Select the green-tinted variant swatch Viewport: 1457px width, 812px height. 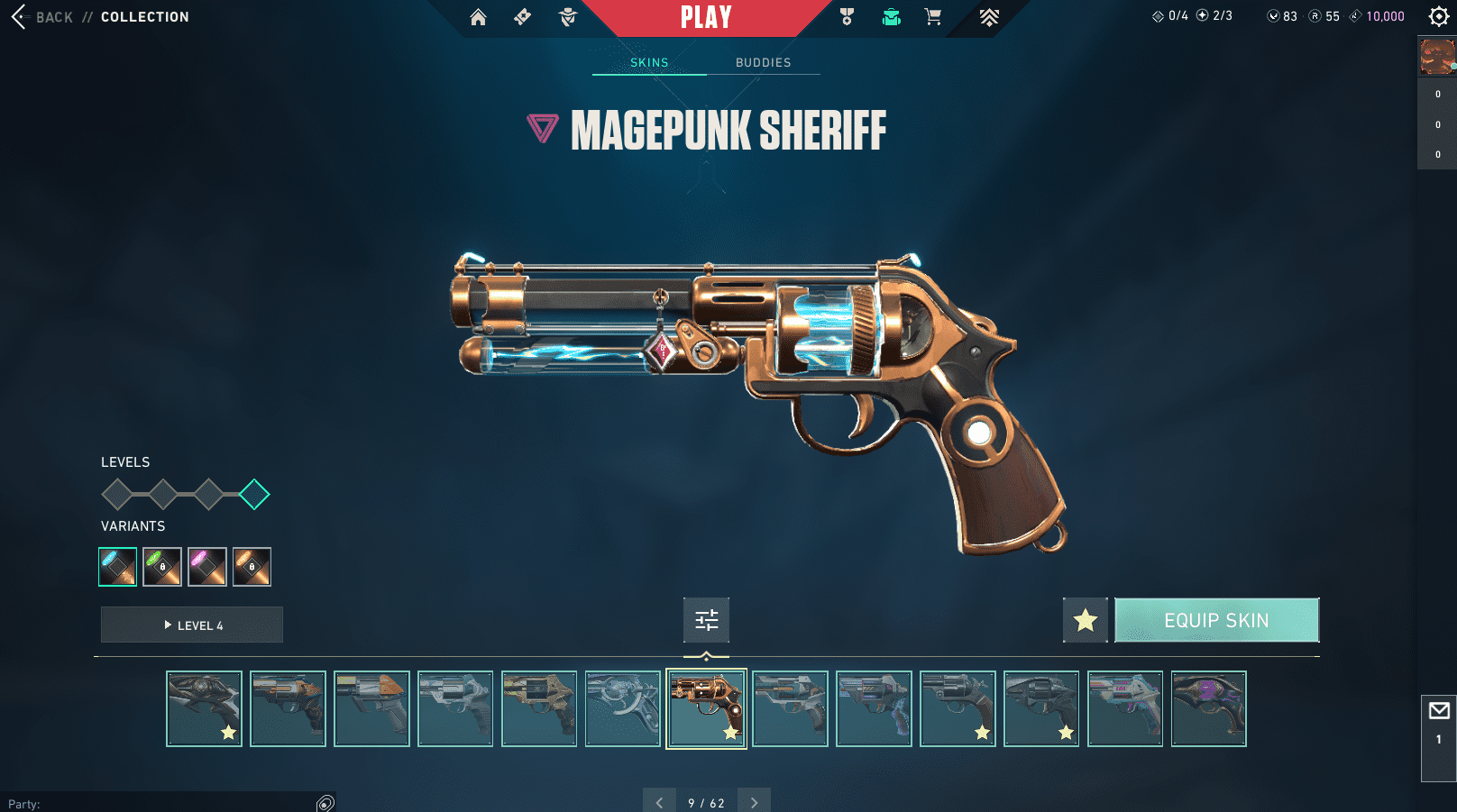click(162, 567)
